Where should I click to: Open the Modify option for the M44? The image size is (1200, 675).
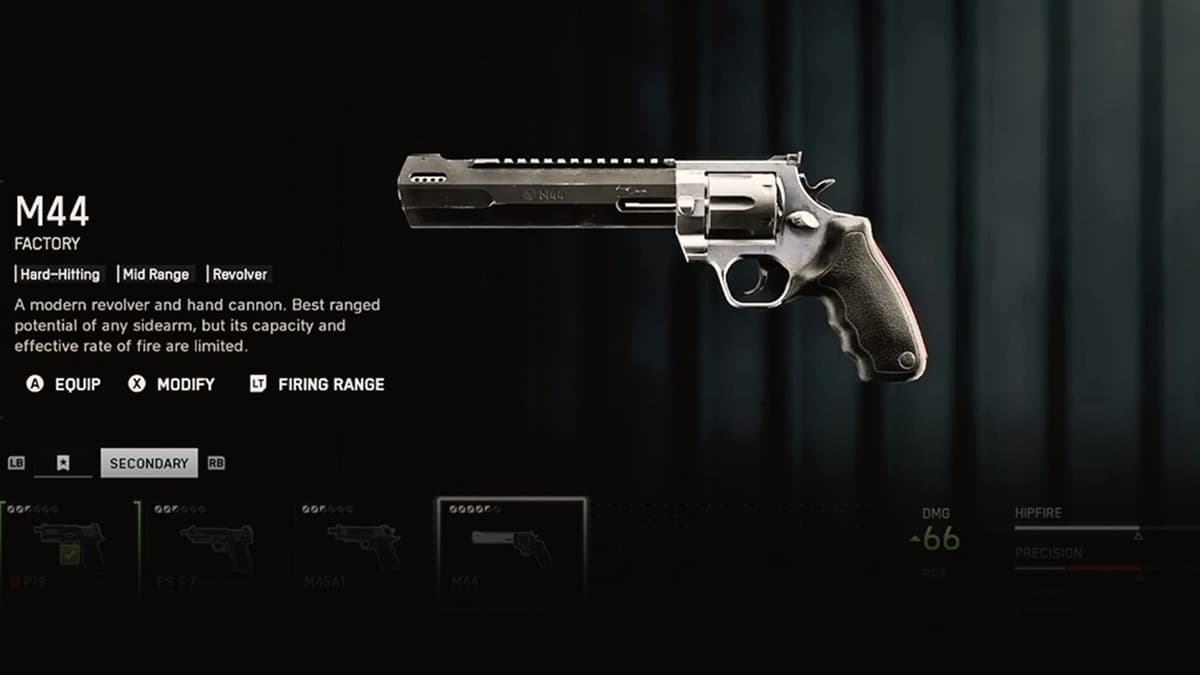point(172,384)
